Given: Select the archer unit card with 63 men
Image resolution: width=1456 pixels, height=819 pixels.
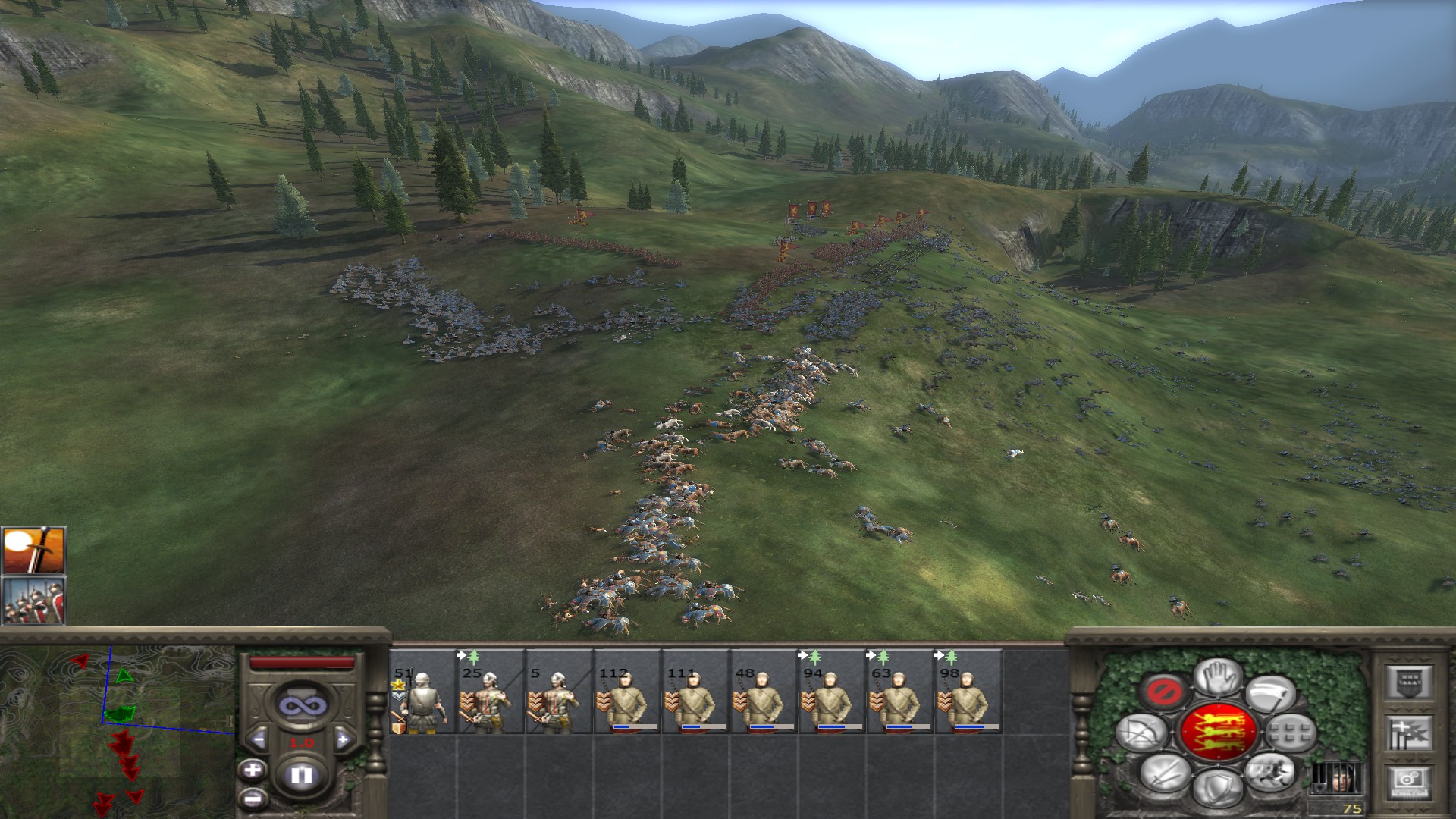Looking at the screenshot, I should point(900,691).
